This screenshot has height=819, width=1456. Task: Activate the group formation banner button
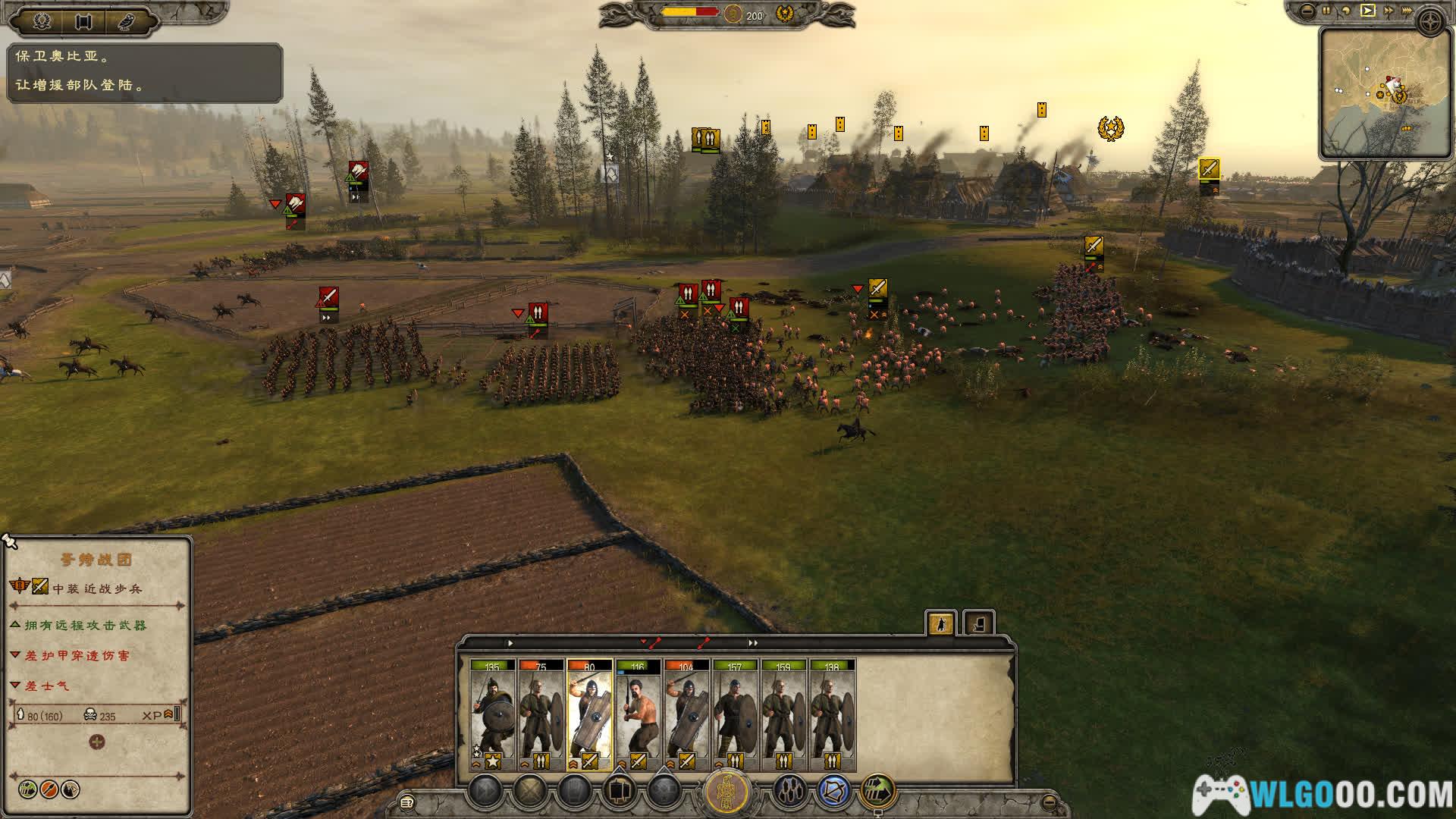click(x=727, y=792)
